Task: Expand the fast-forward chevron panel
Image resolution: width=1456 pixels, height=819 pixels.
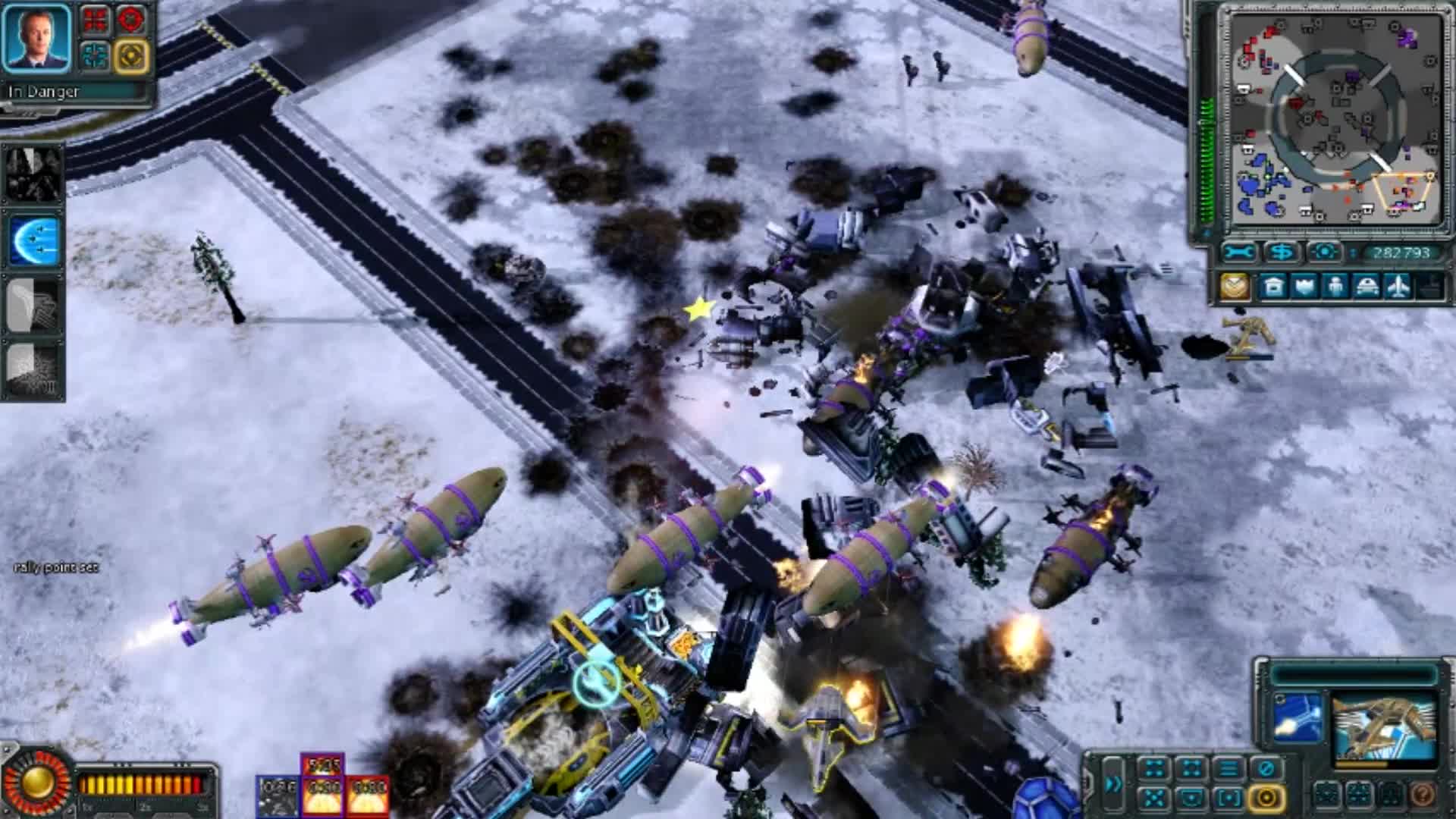Action: pos(1114,784)
